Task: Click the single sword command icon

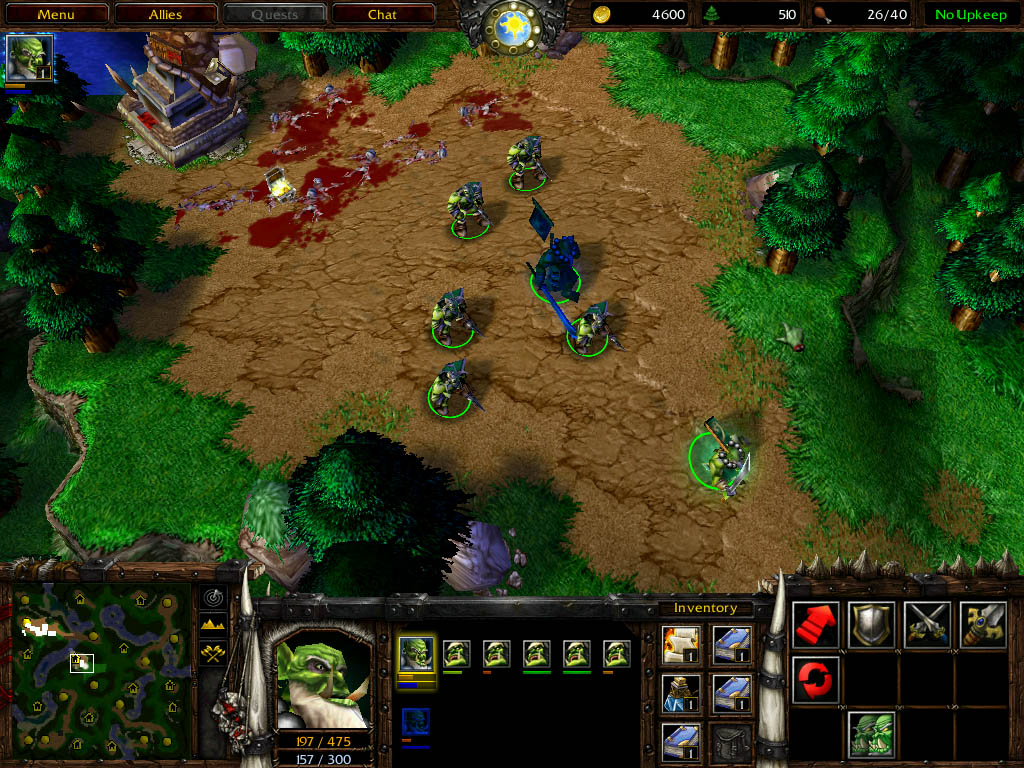Action: (x=982, y=625)
